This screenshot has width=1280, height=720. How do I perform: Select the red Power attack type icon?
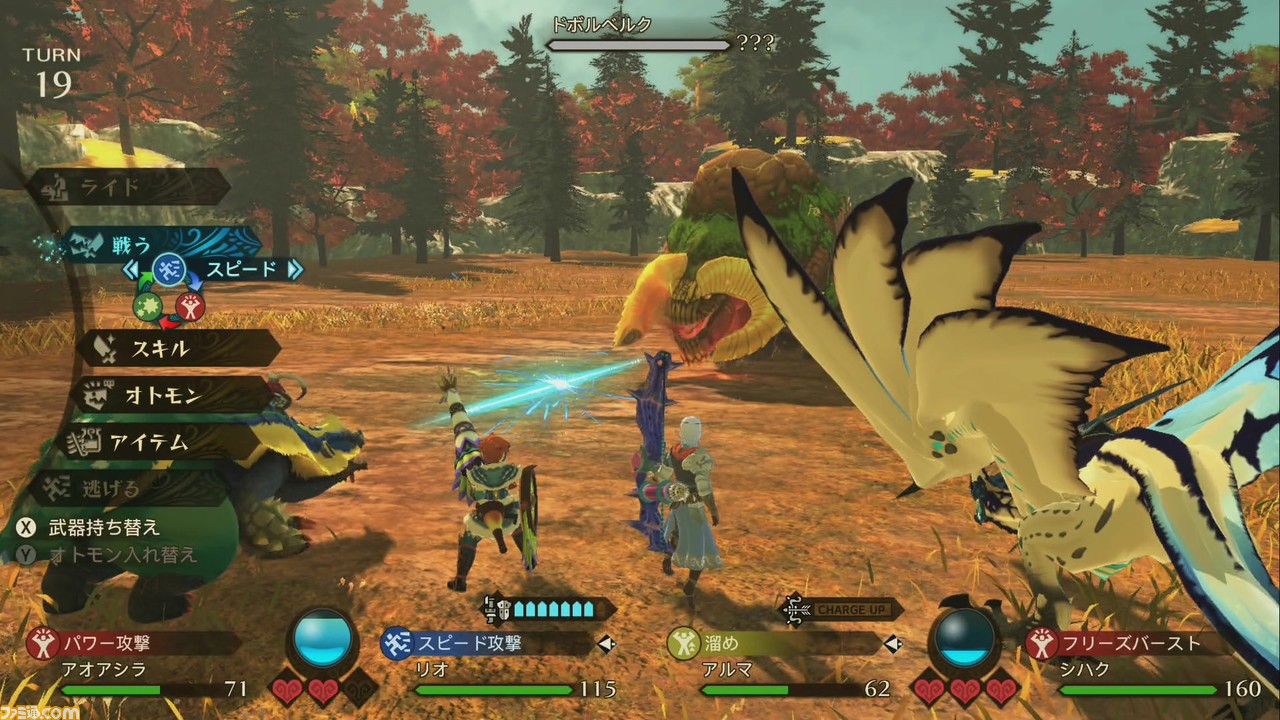click(x=190, y=305)
